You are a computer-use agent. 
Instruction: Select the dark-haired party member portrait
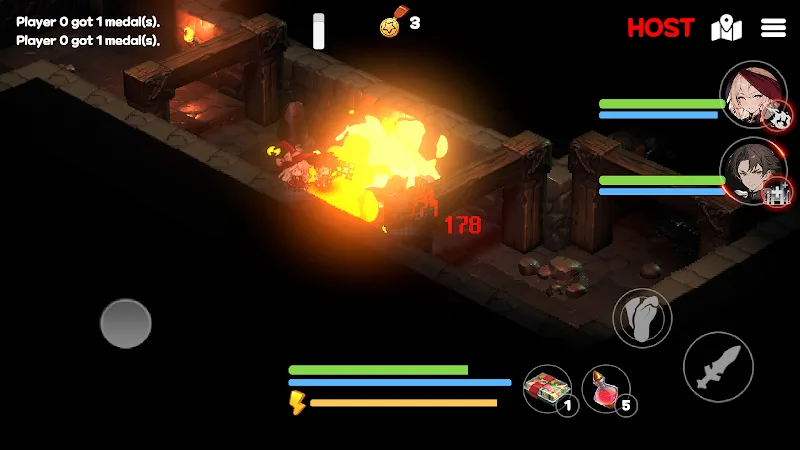click(752, 170)
